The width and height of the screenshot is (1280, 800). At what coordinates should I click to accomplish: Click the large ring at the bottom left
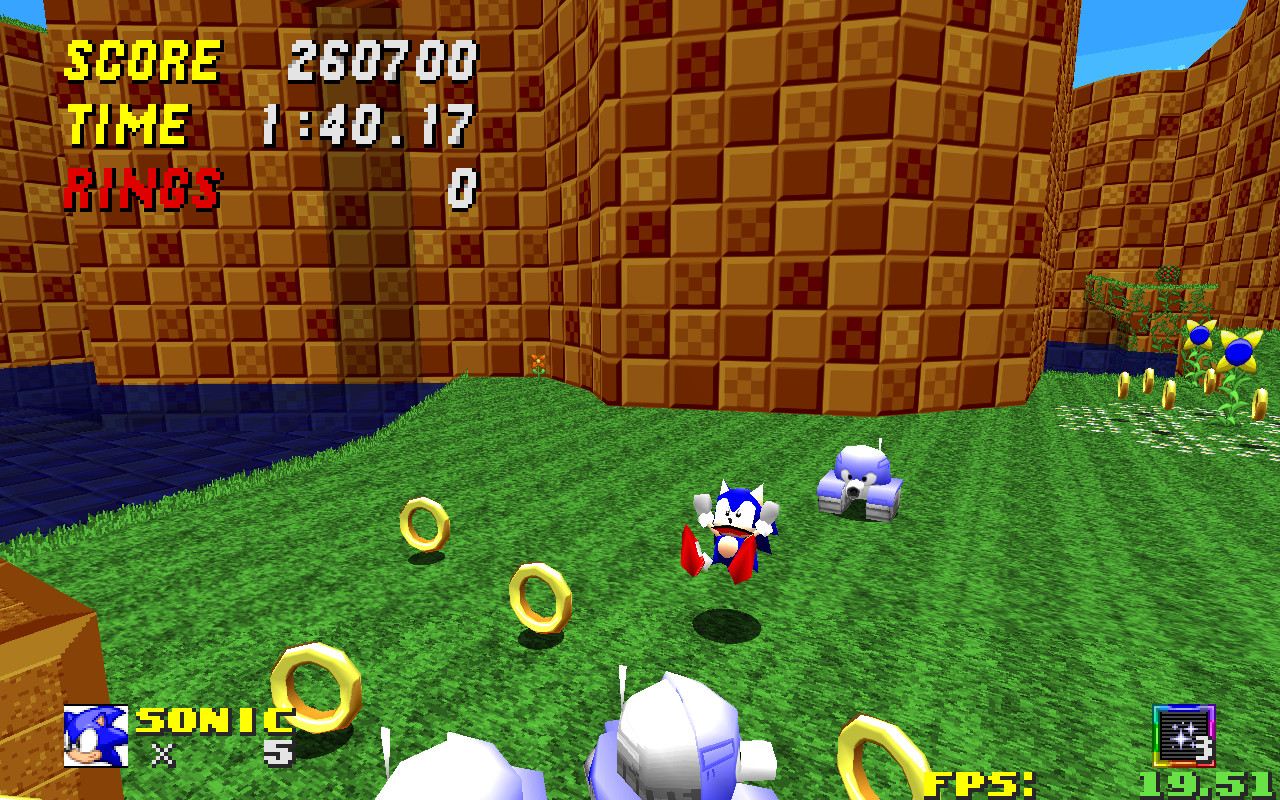315,690
